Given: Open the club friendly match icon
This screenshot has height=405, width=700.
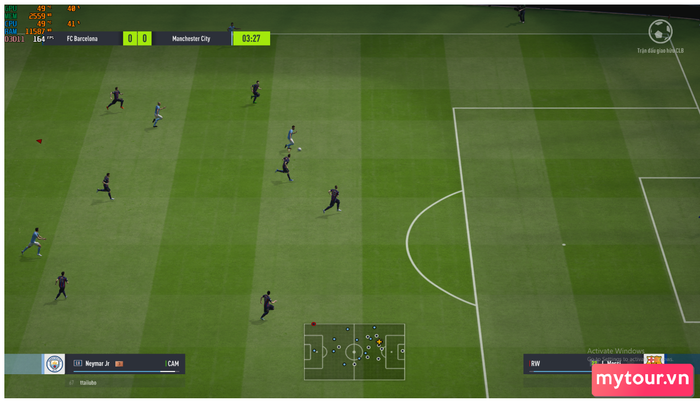Looking at the screenshot, I should pos(660,32).
